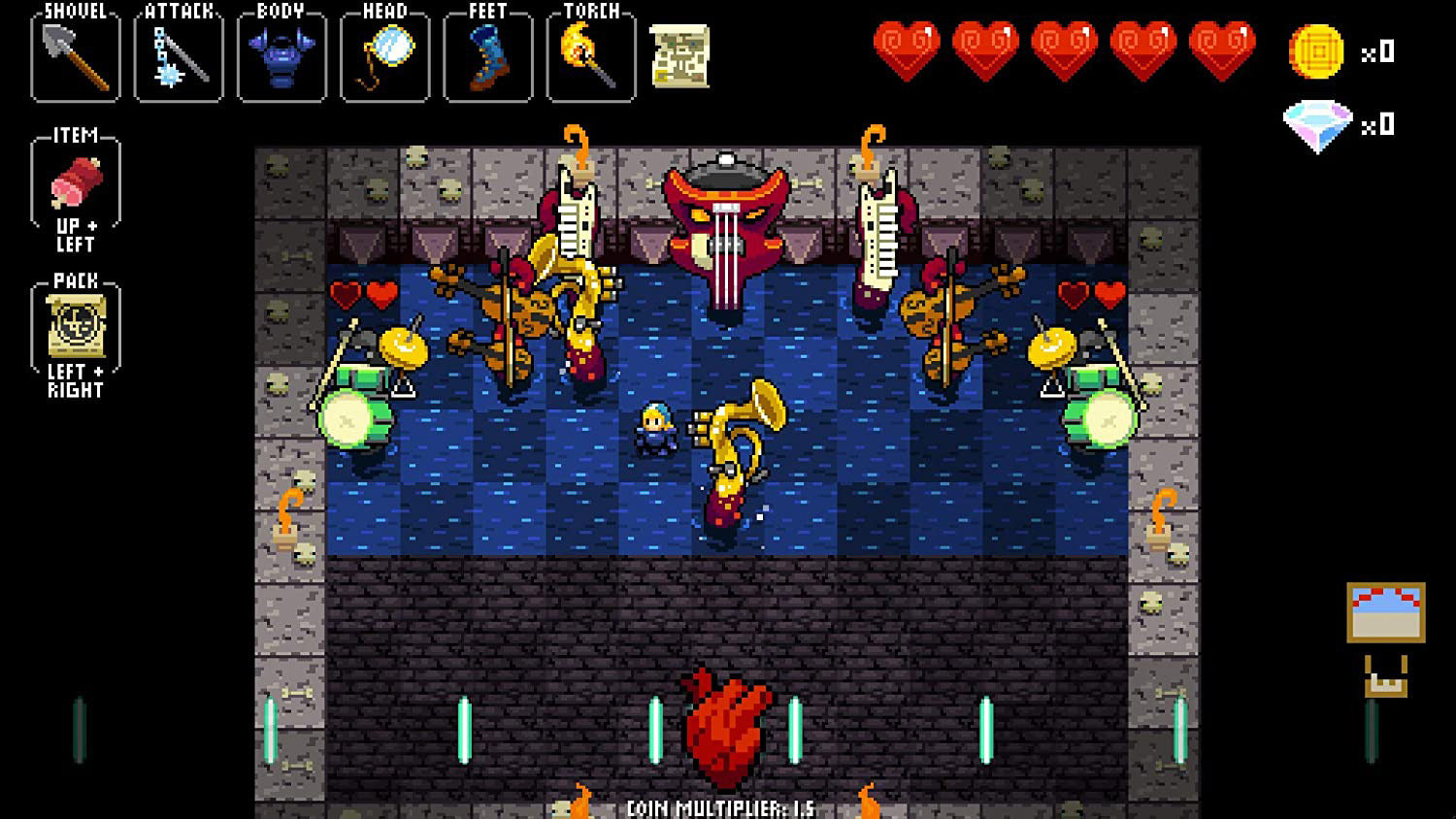This screenshot has height=819, width=1456.
Task: Select the monocle in the Head slot
Action: tap(384, 56)
